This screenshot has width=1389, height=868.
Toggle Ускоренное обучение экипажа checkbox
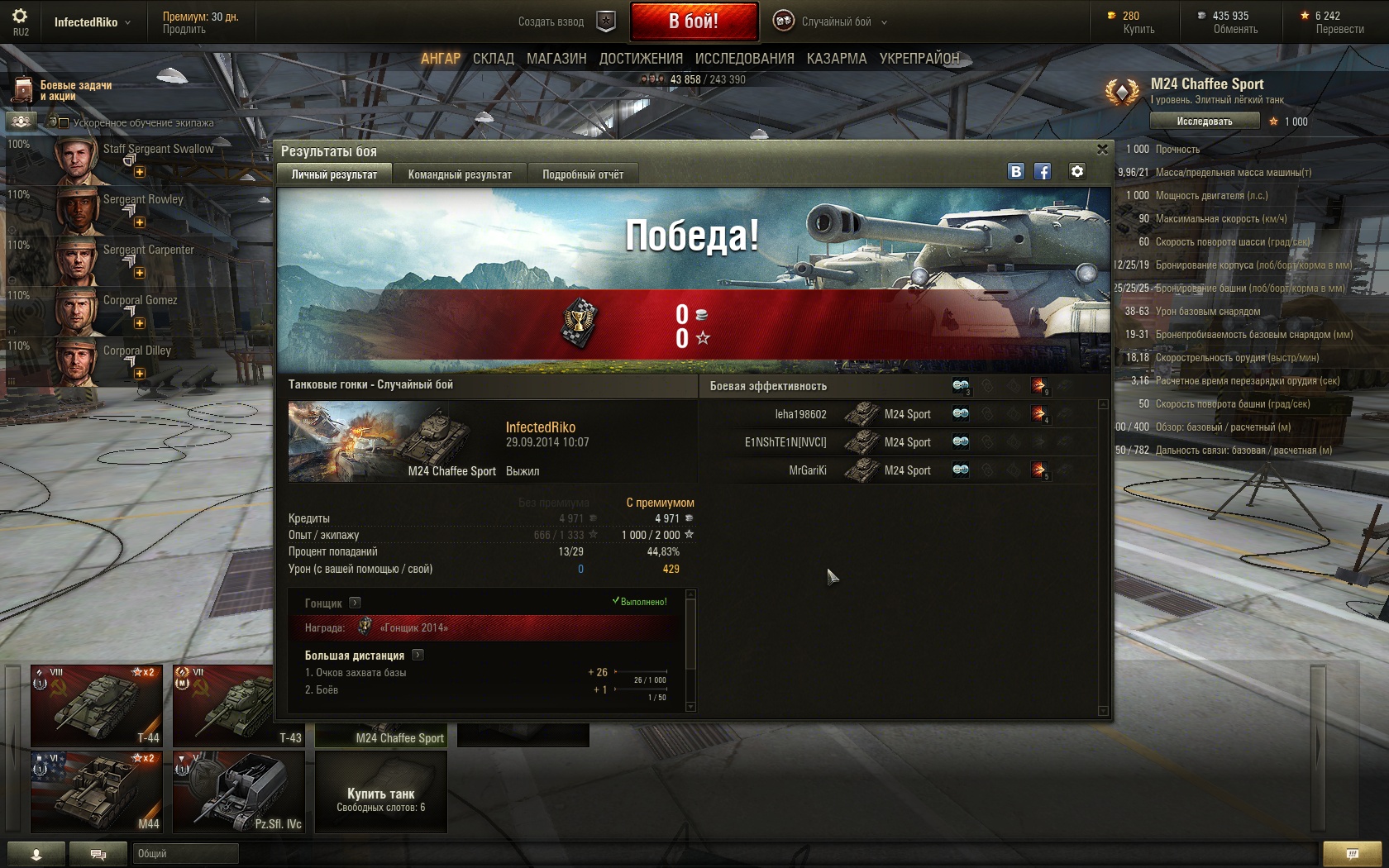tap(64, 123)
